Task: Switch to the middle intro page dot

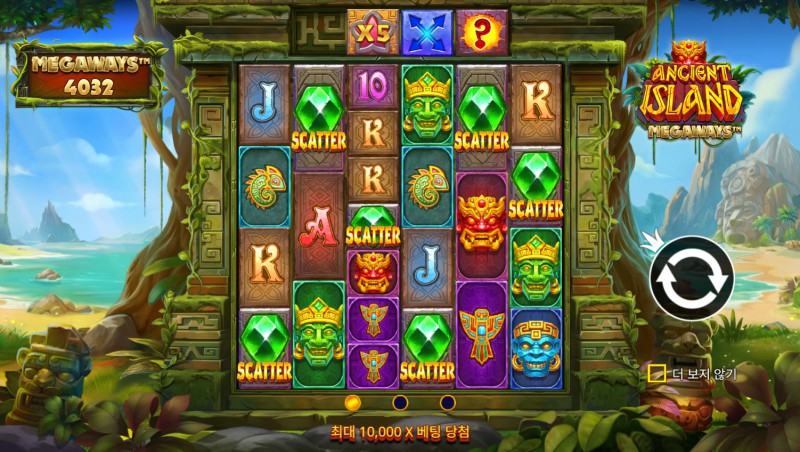Action: (400, 402)
